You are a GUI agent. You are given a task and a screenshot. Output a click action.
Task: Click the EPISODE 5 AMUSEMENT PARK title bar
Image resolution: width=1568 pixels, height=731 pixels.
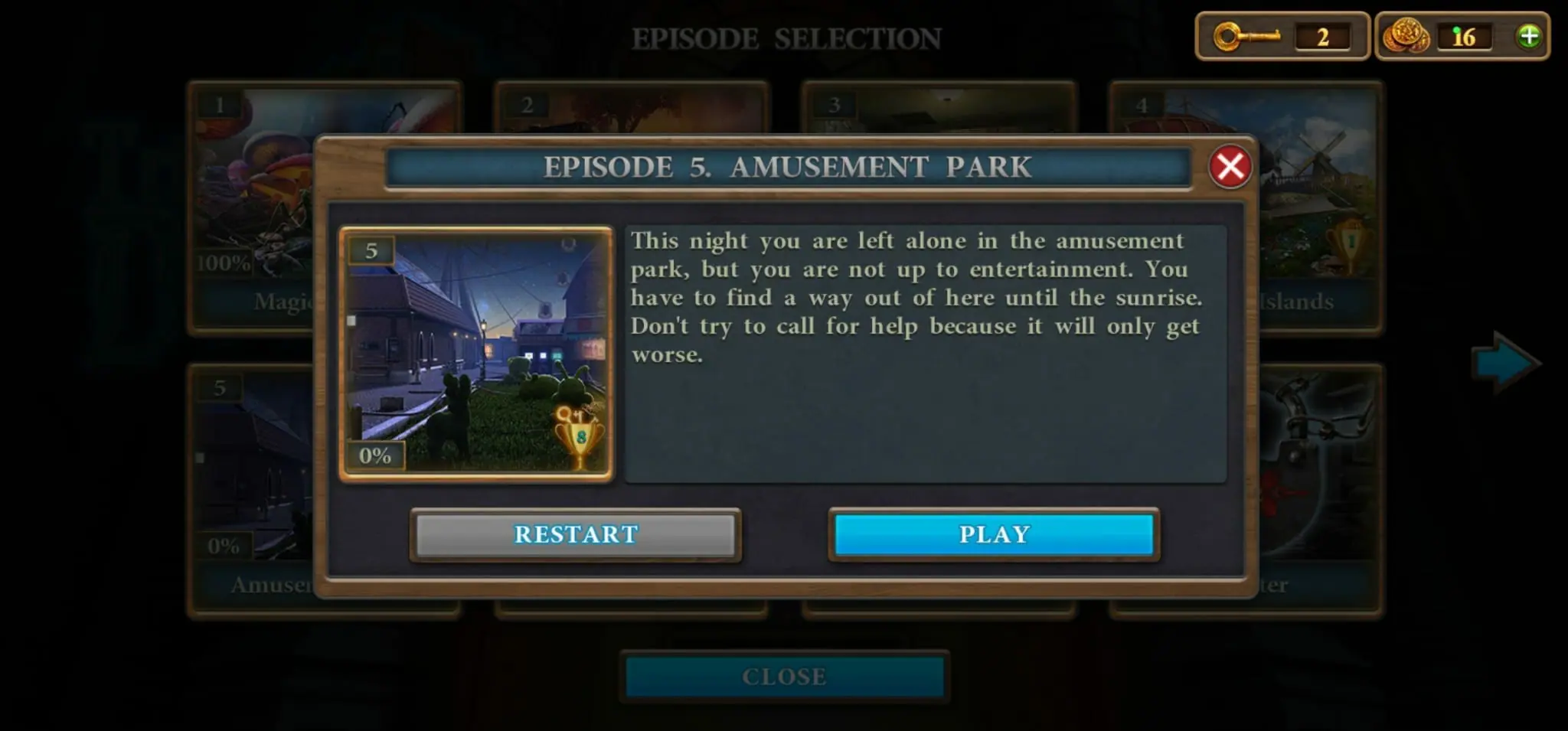tap(787, 168)
